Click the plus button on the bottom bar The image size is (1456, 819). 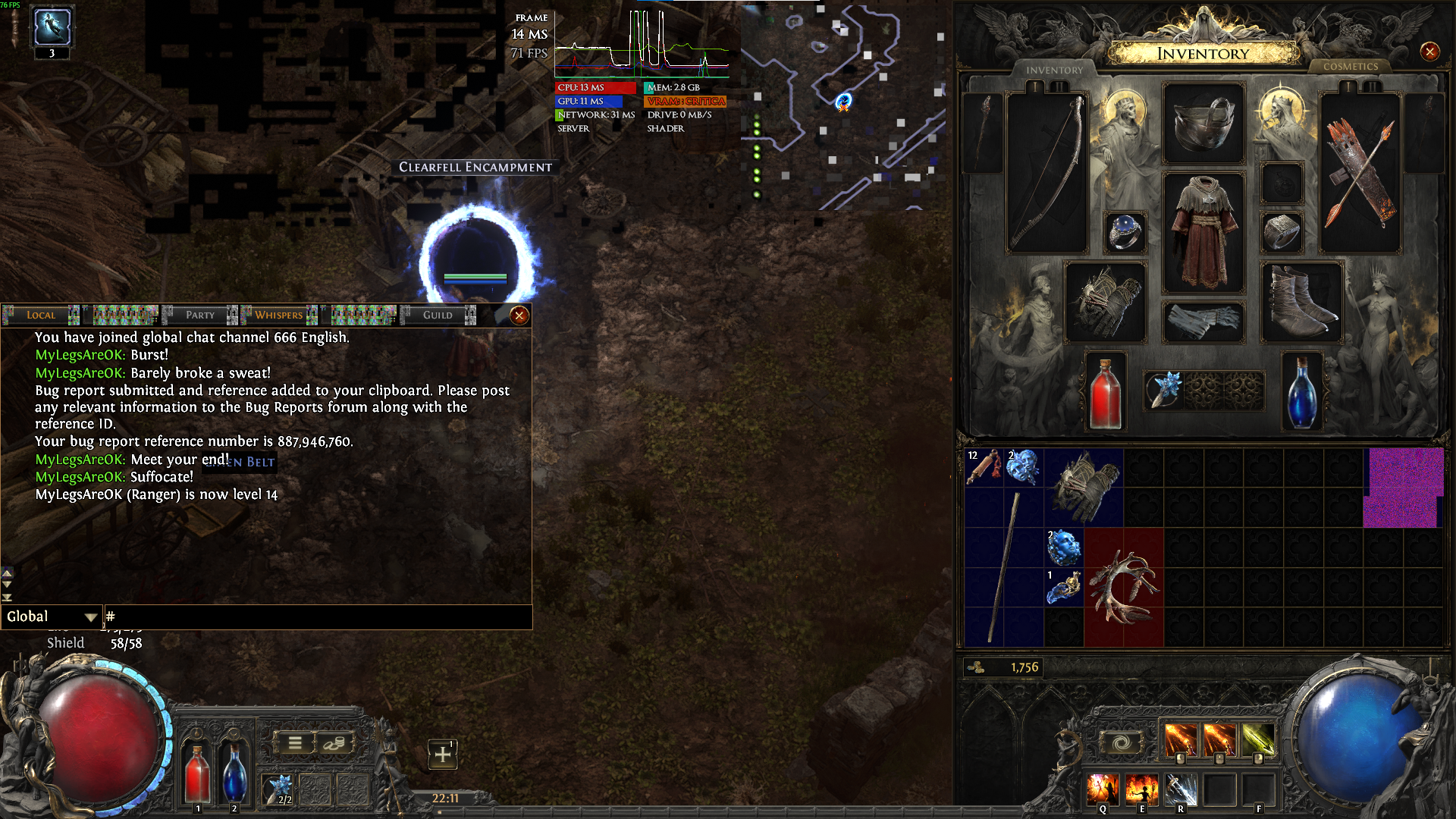click(442, 755)
